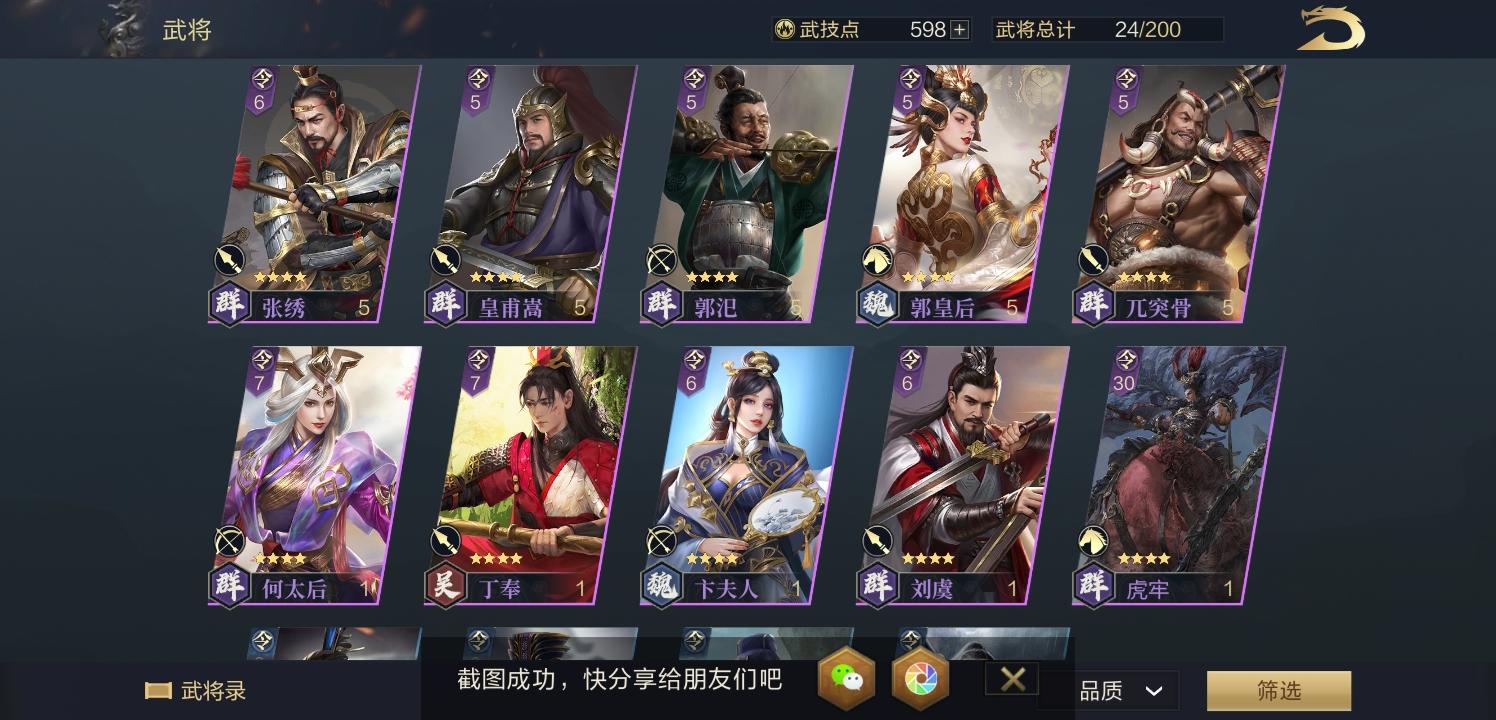Click the 魏 faction badge on 郭皇后's card
The height and width of the screenshot is (720, 1496).
click(877, 306)
